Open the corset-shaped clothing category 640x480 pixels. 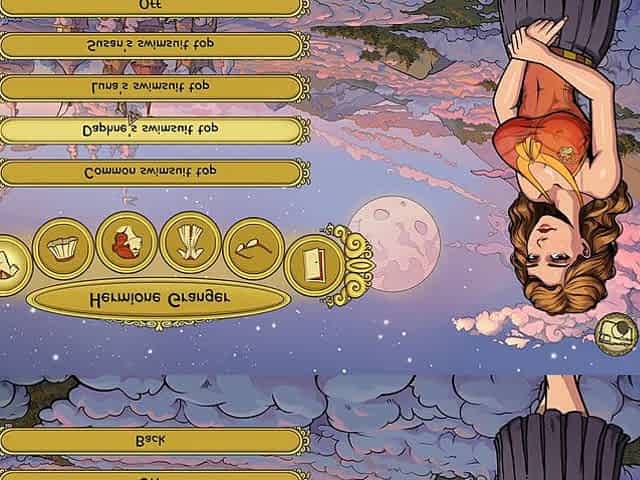tap(189, 243)
